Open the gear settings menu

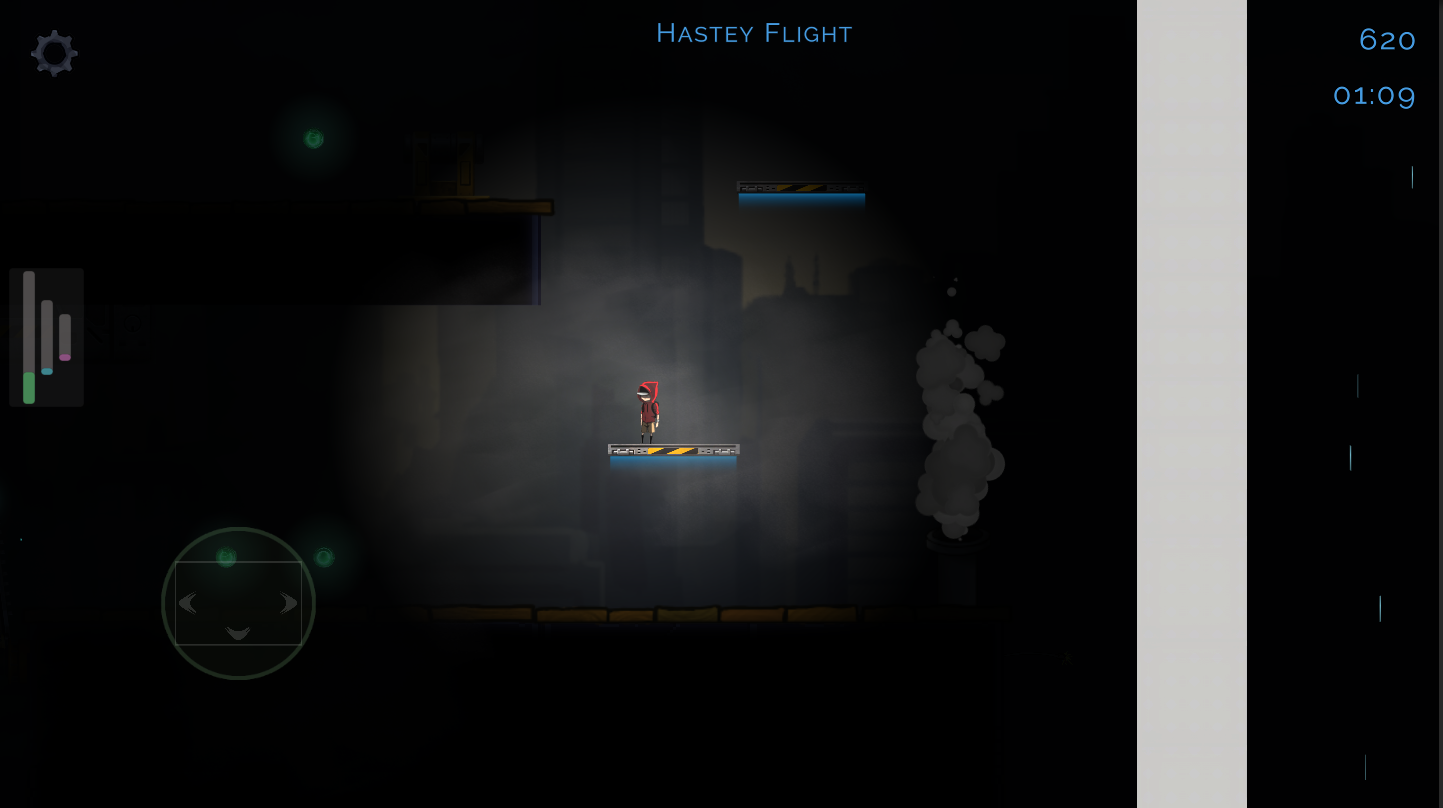pos(54,52)
